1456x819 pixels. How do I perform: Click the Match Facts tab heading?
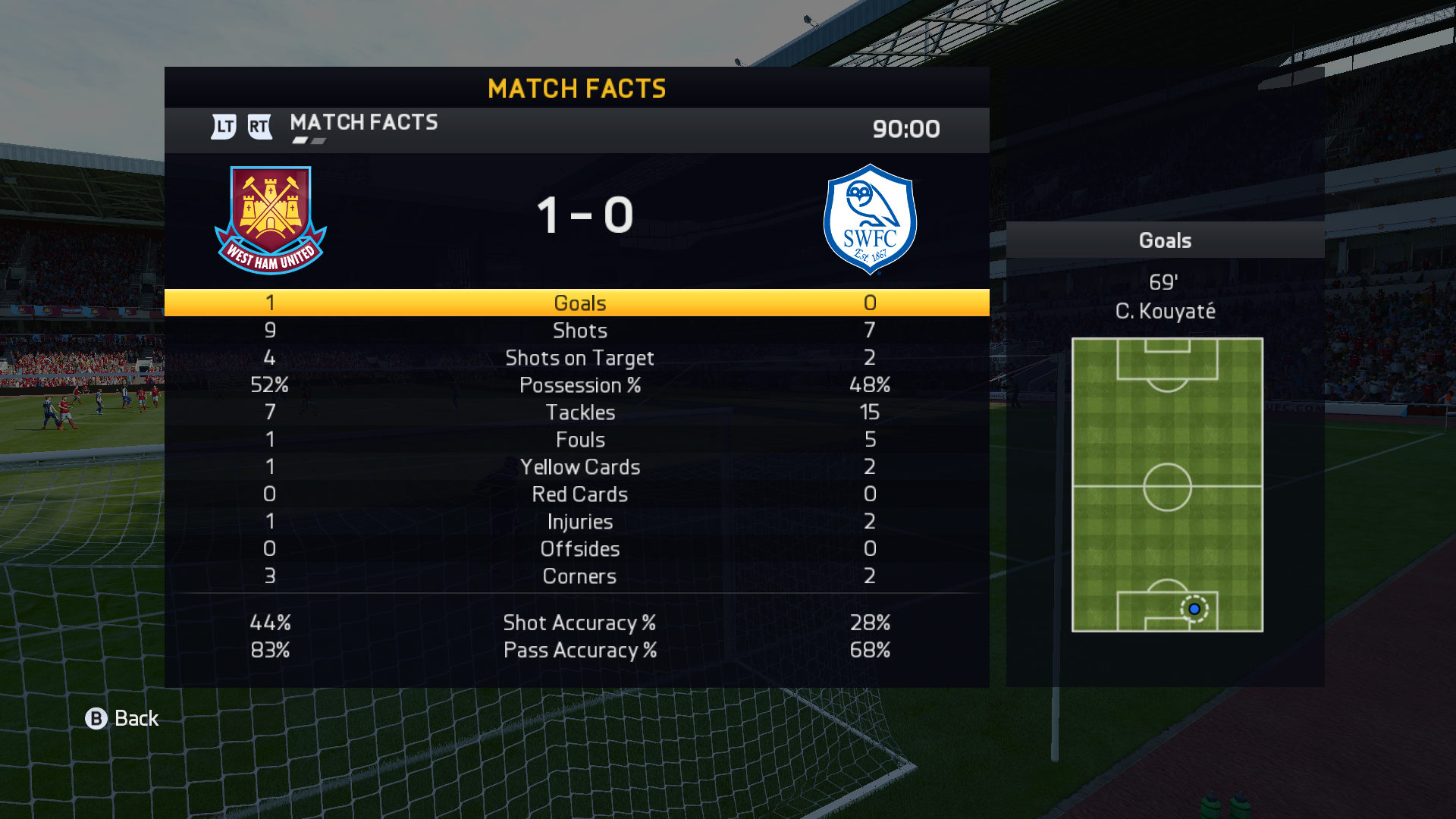click(x=363, y=123)
